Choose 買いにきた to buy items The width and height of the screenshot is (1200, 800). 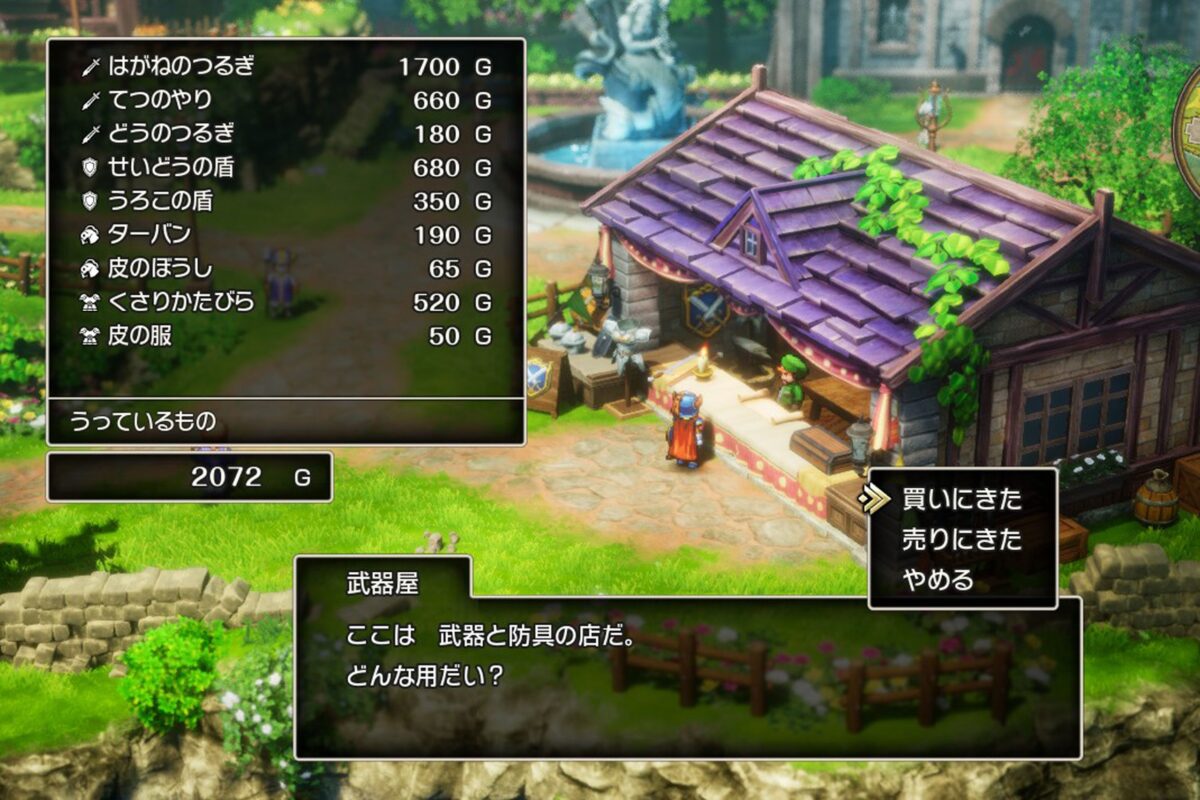(961, 498)
